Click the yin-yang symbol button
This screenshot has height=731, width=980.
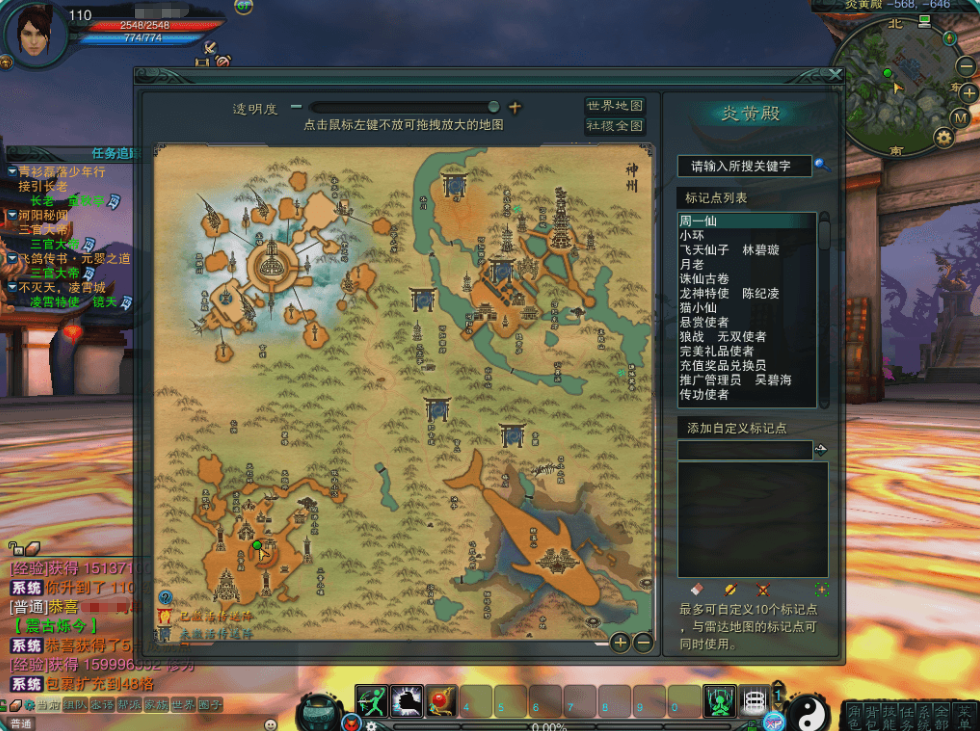tap(807, 711)
